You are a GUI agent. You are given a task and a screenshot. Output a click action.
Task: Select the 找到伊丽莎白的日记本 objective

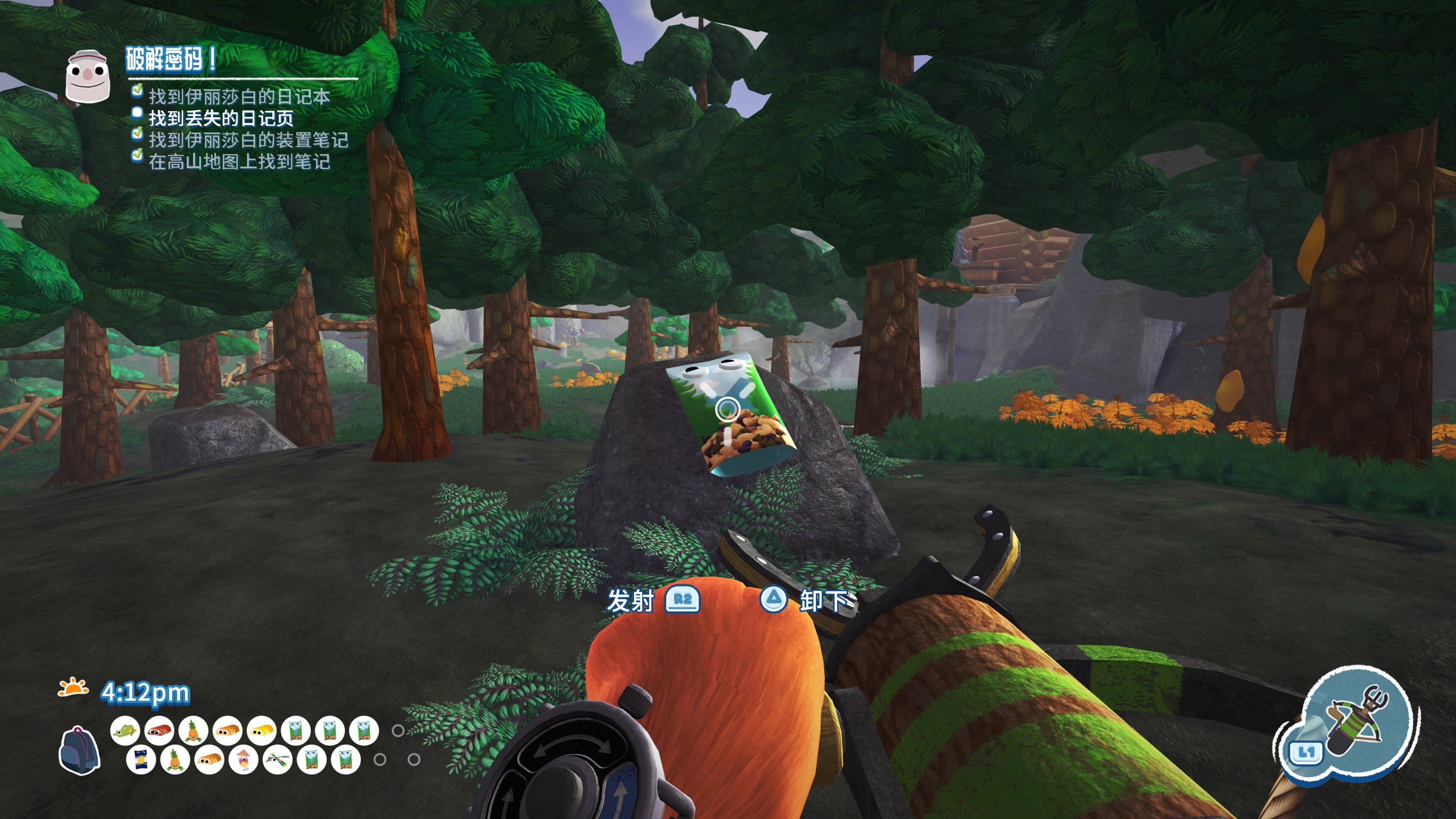[239, 97]
